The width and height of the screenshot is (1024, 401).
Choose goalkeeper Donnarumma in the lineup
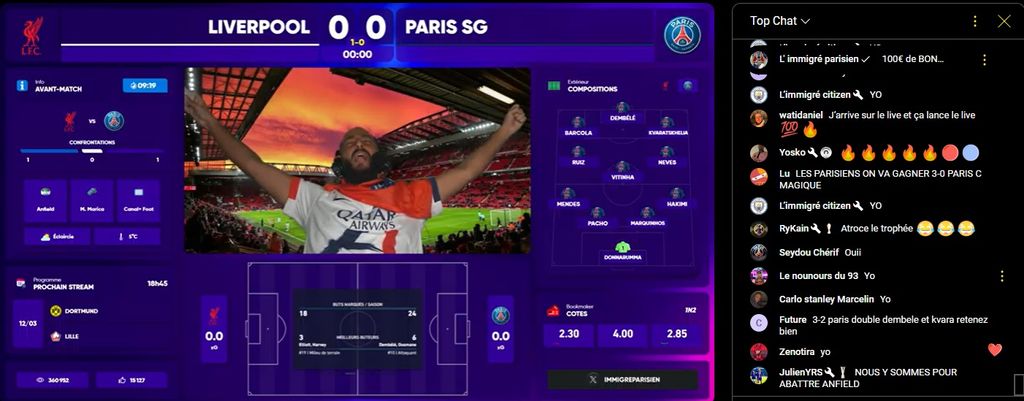click(622, 250)
